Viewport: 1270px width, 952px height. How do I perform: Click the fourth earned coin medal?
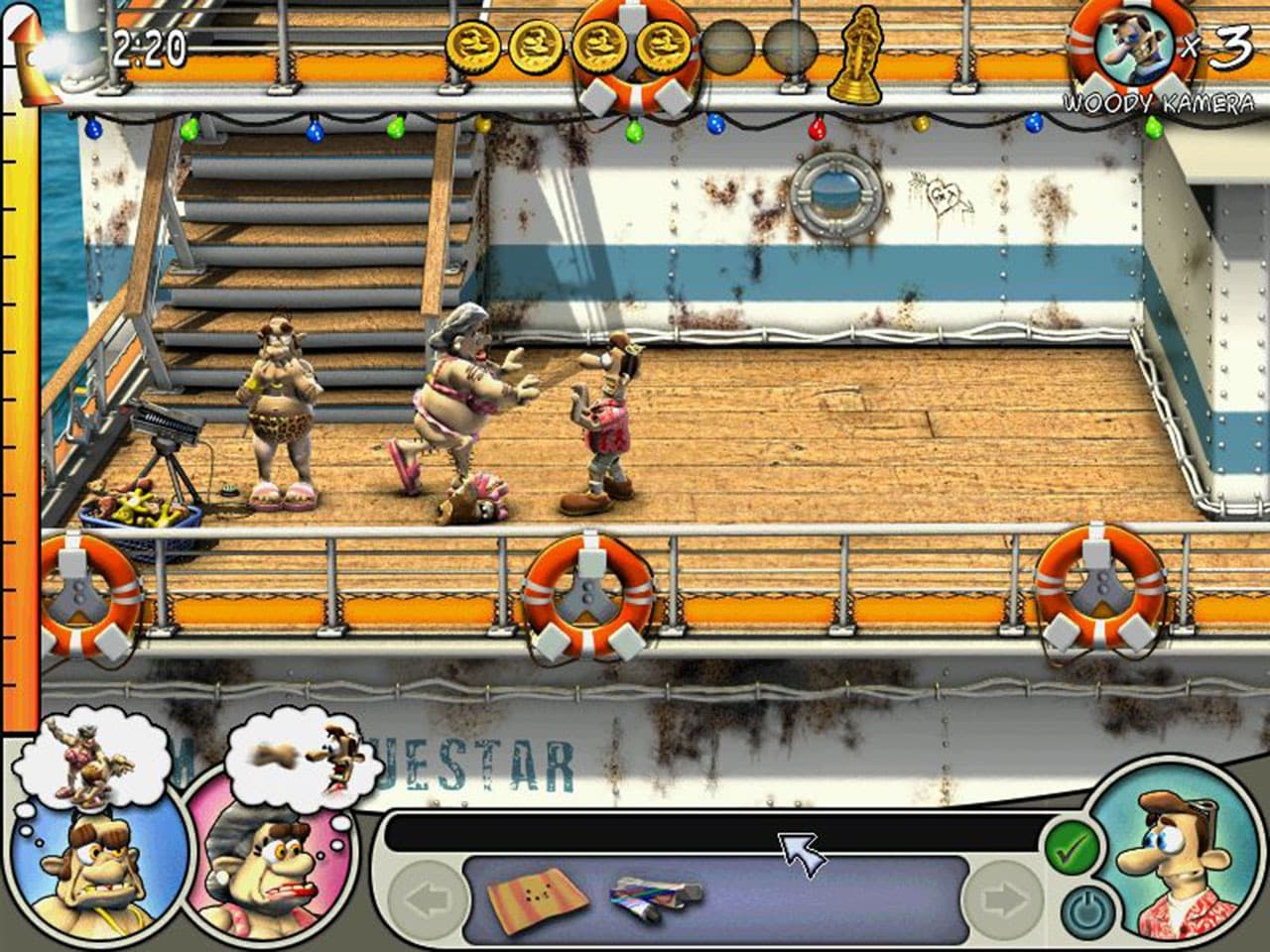click(663, 47)
